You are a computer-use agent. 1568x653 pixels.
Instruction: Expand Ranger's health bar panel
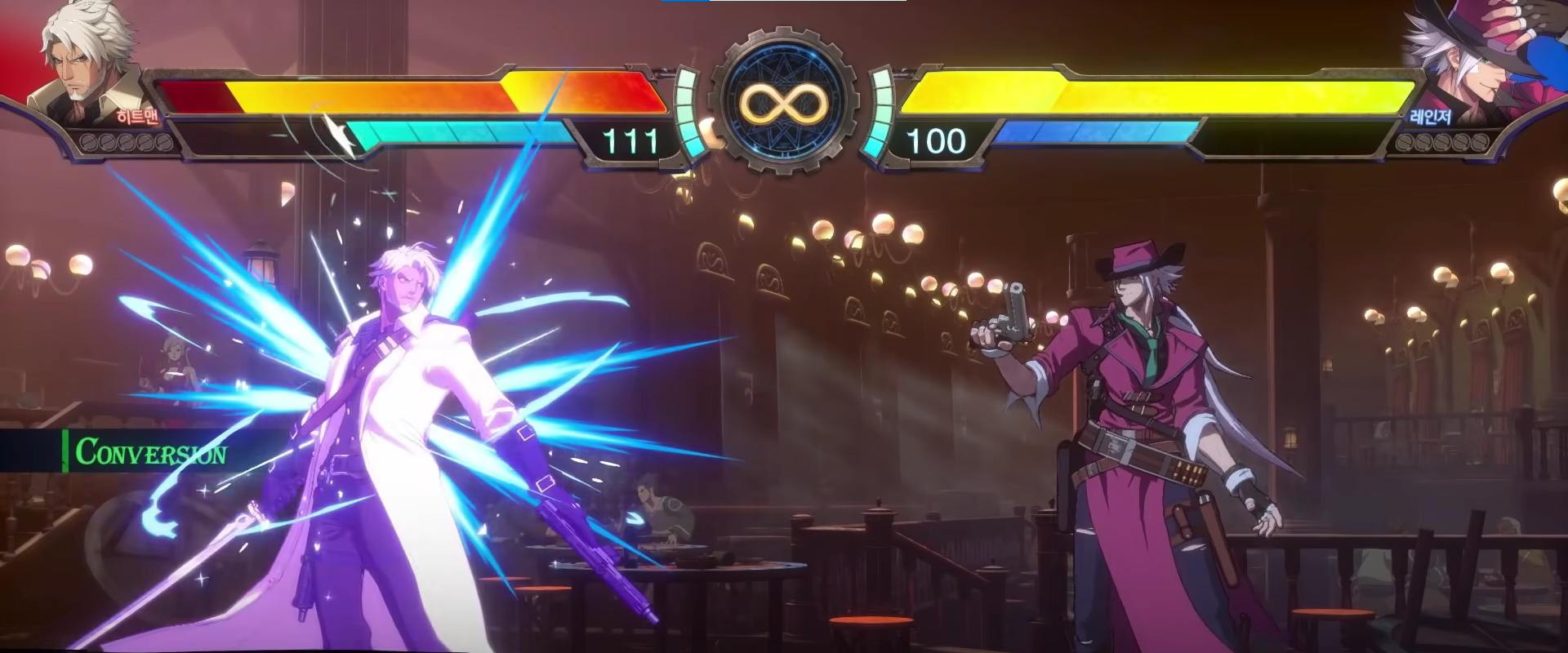(1184, 94)
